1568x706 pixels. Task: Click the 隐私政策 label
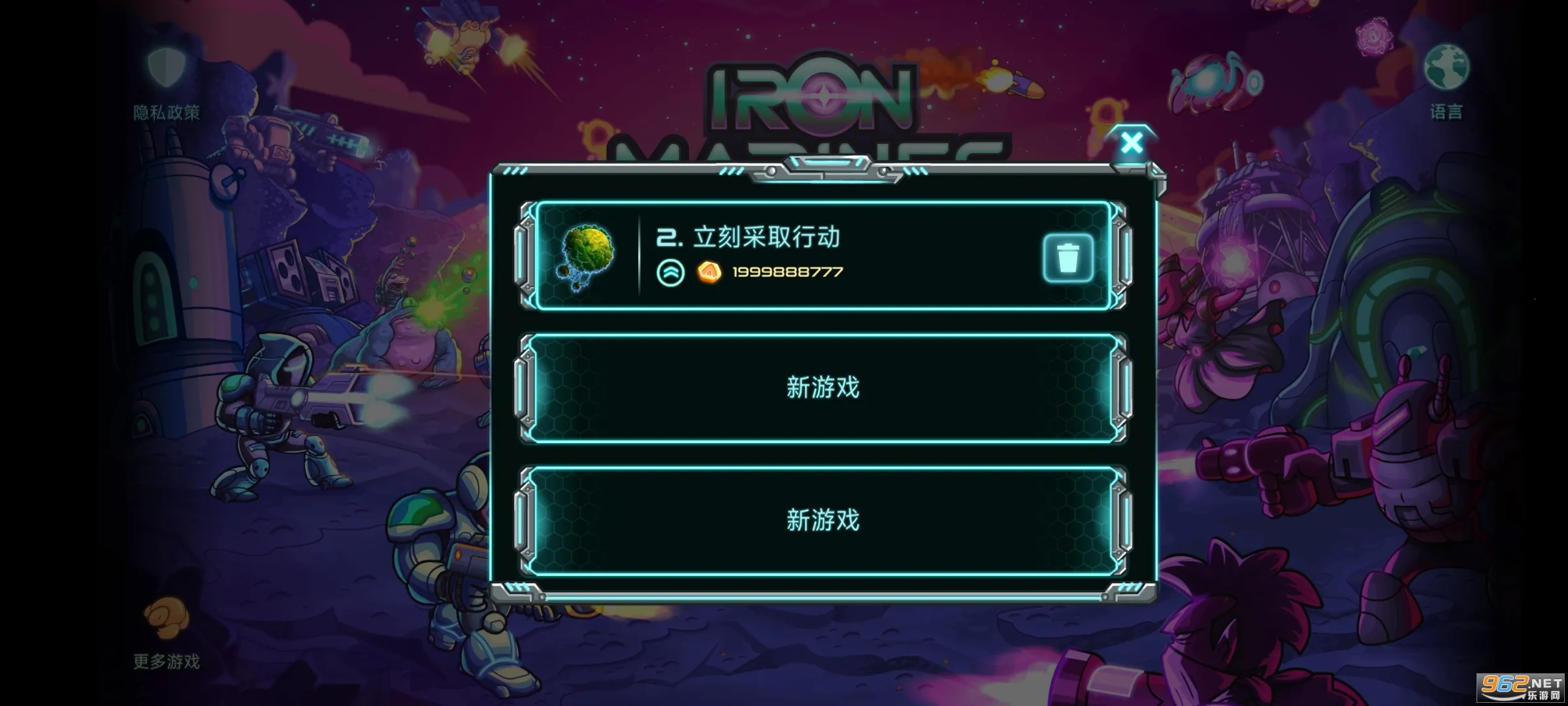(167, 112)
